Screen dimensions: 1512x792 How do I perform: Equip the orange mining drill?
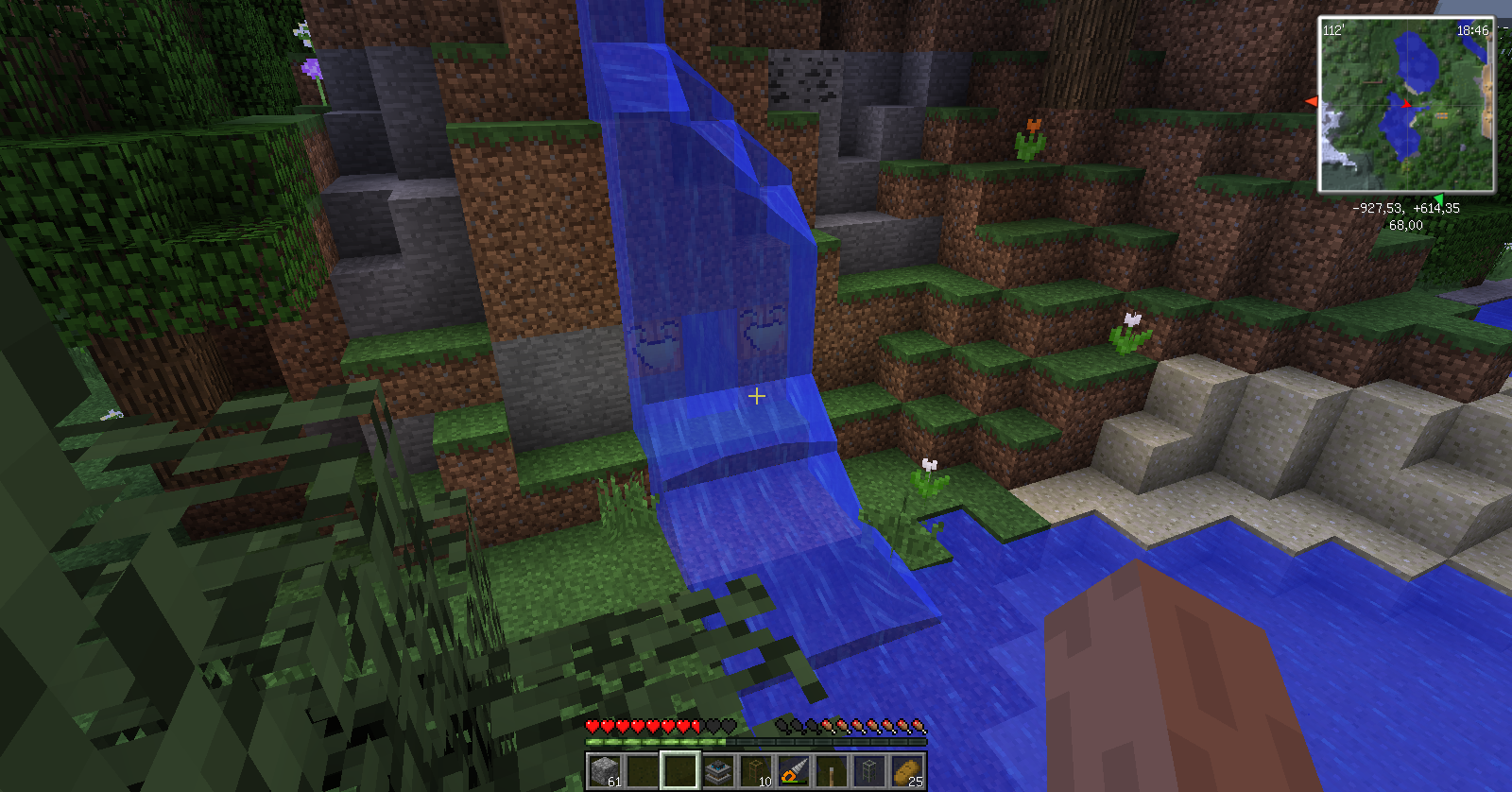(794, 771)
